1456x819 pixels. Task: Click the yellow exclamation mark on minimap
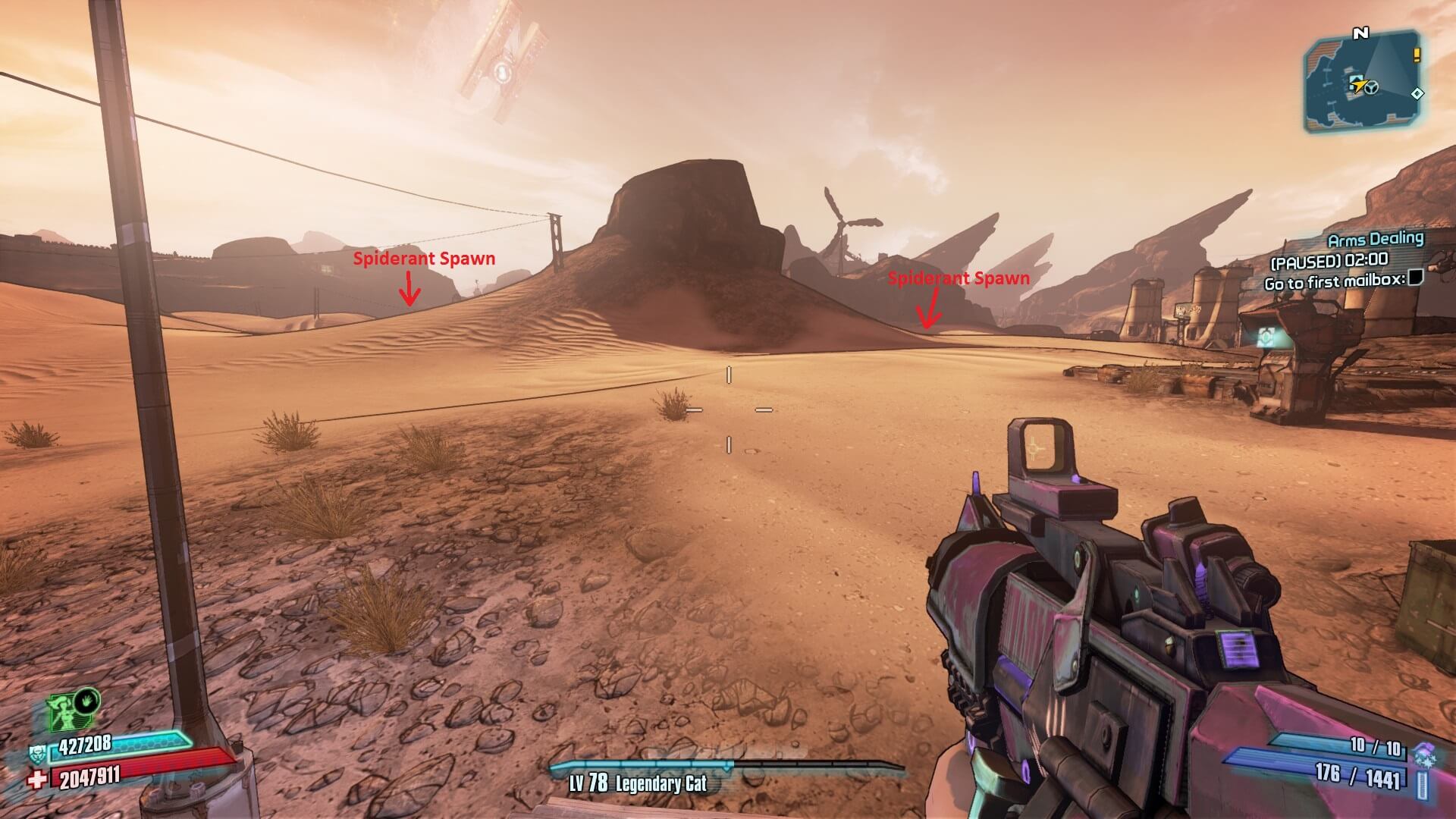[1416, 55]
